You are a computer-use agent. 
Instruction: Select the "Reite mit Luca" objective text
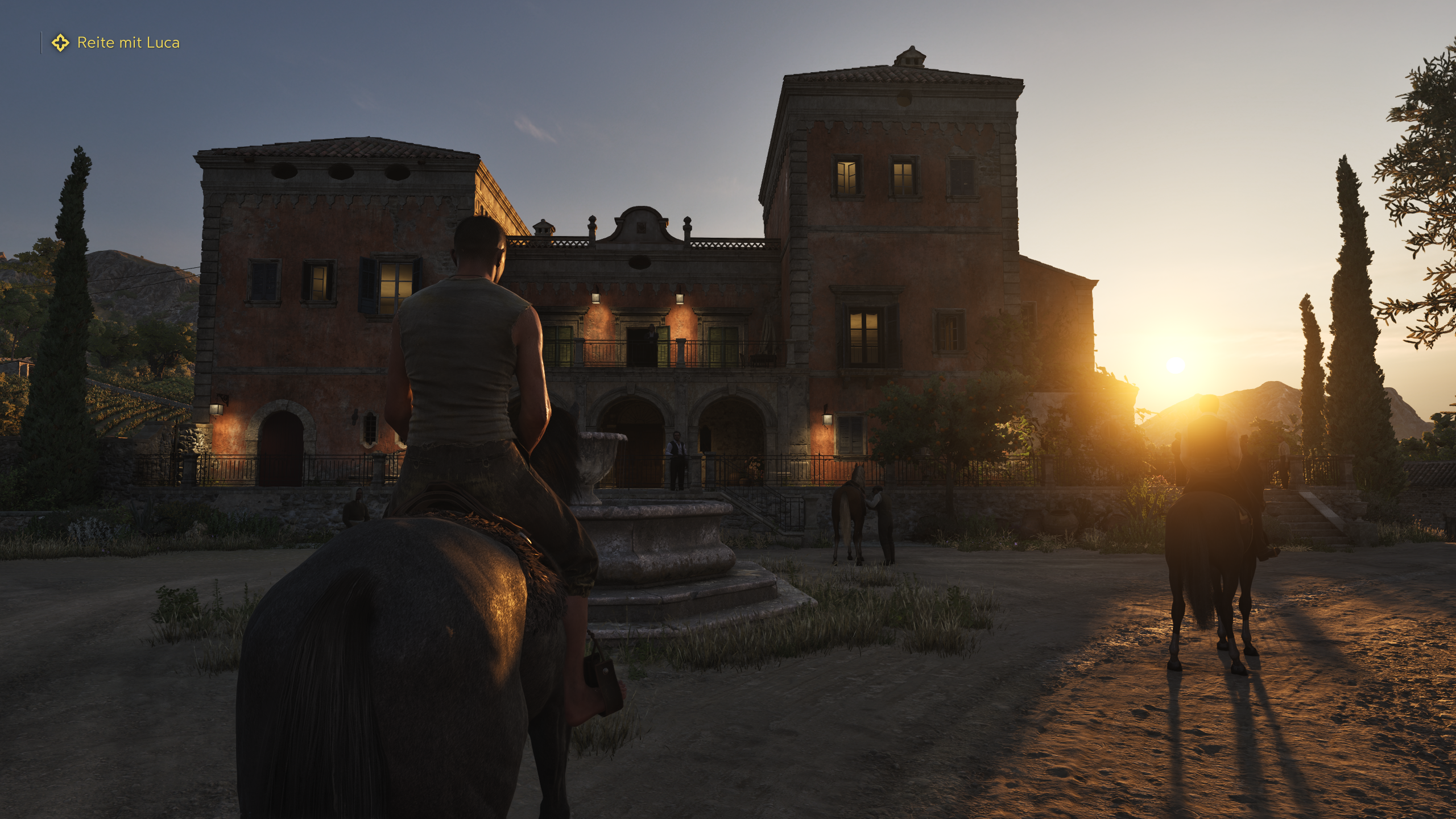click(129, 42)
